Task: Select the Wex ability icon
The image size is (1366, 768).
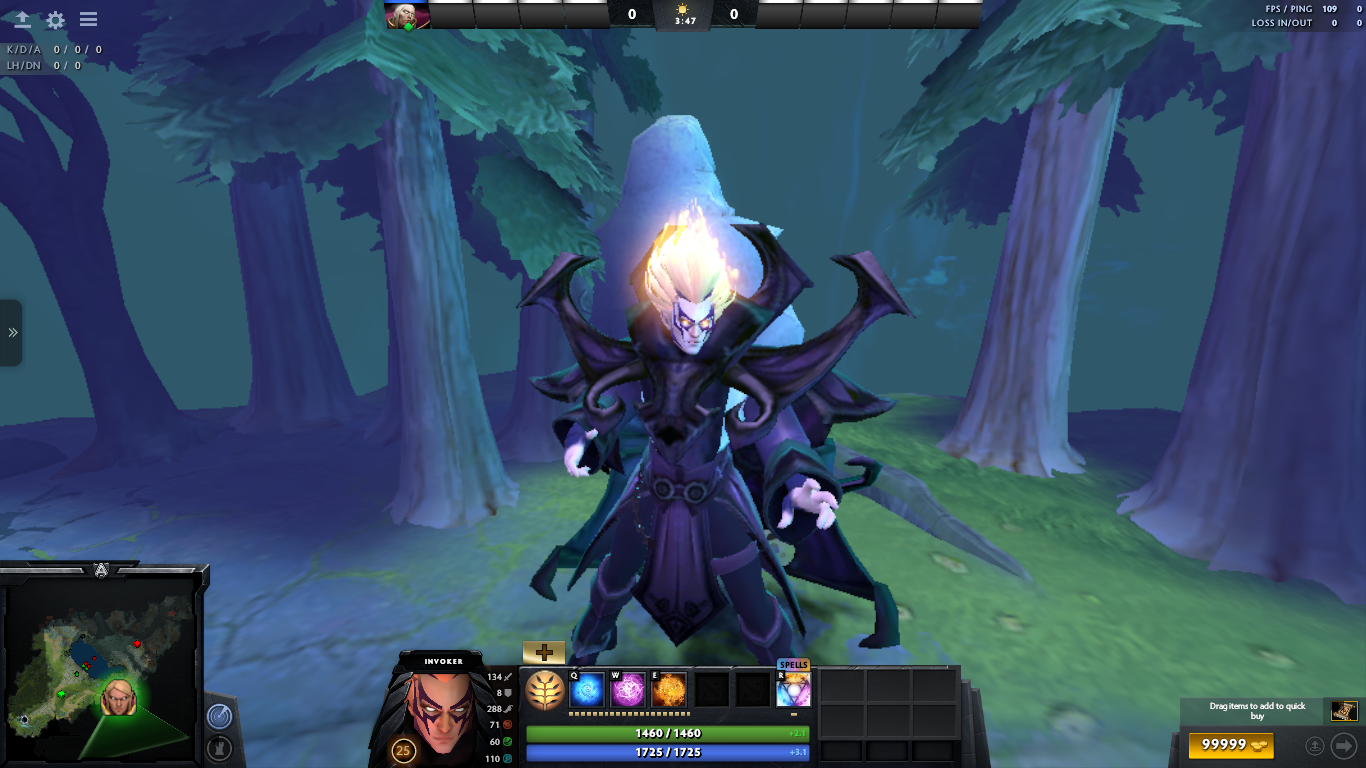Action: [629, 688]
